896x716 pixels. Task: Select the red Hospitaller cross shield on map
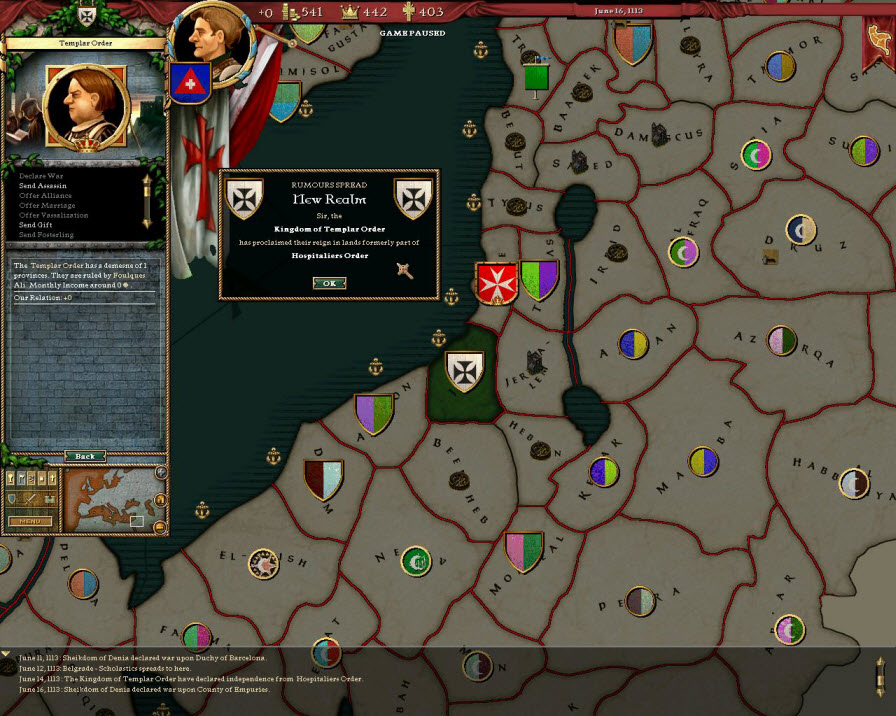[x=492, y=283]
